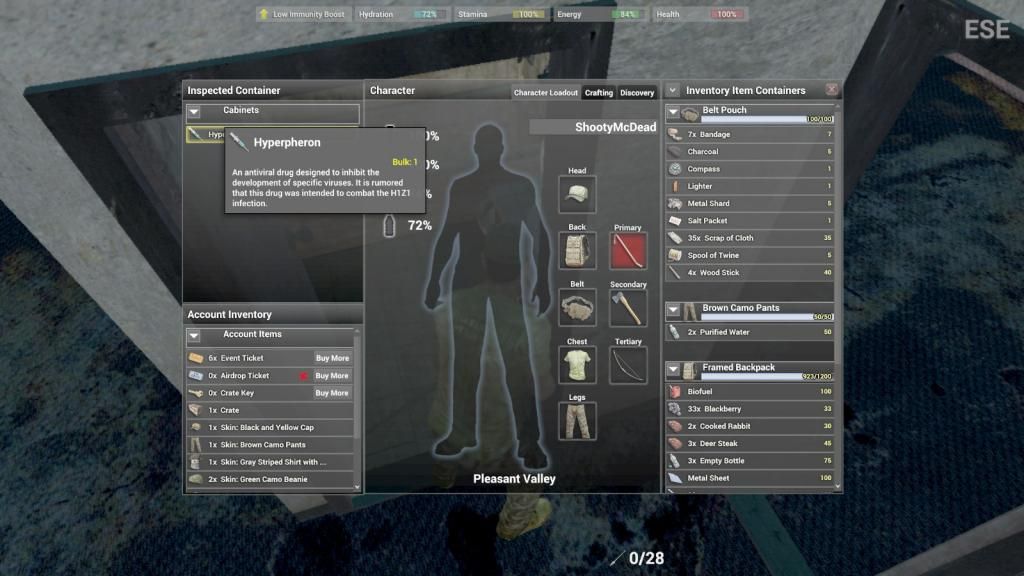Choose the Tertiary slot bow
The height and width of the screenshot is (576, 1024).
tap(628, 365)
